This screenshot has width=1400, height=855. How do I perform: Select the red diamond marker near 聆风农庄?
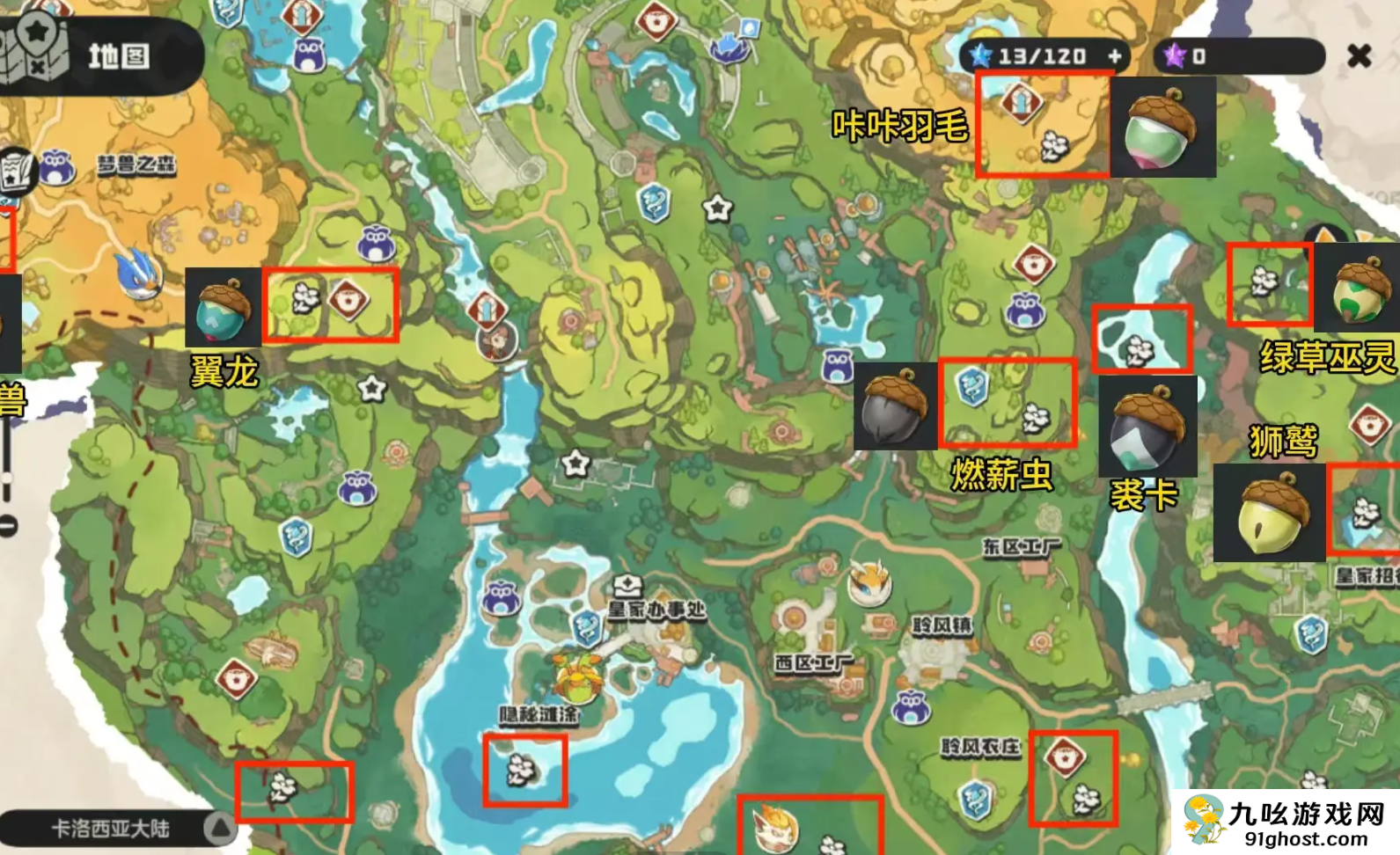coord(1064,756)
